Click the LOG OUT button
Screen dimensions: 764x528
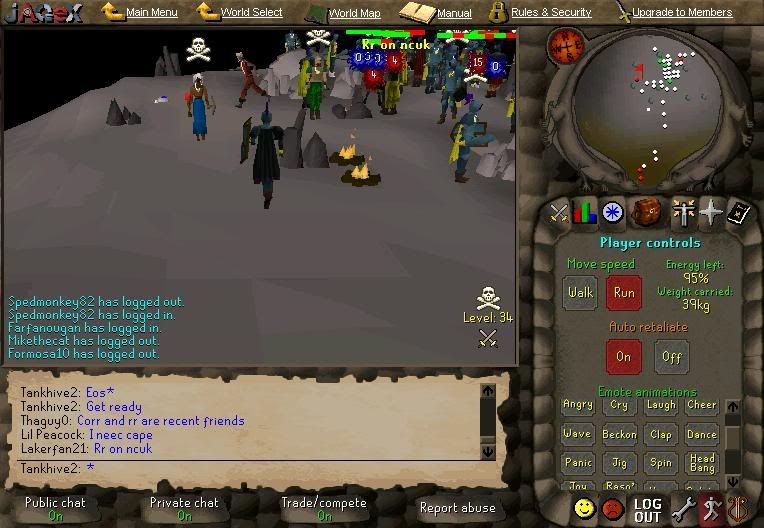[647, 510]
